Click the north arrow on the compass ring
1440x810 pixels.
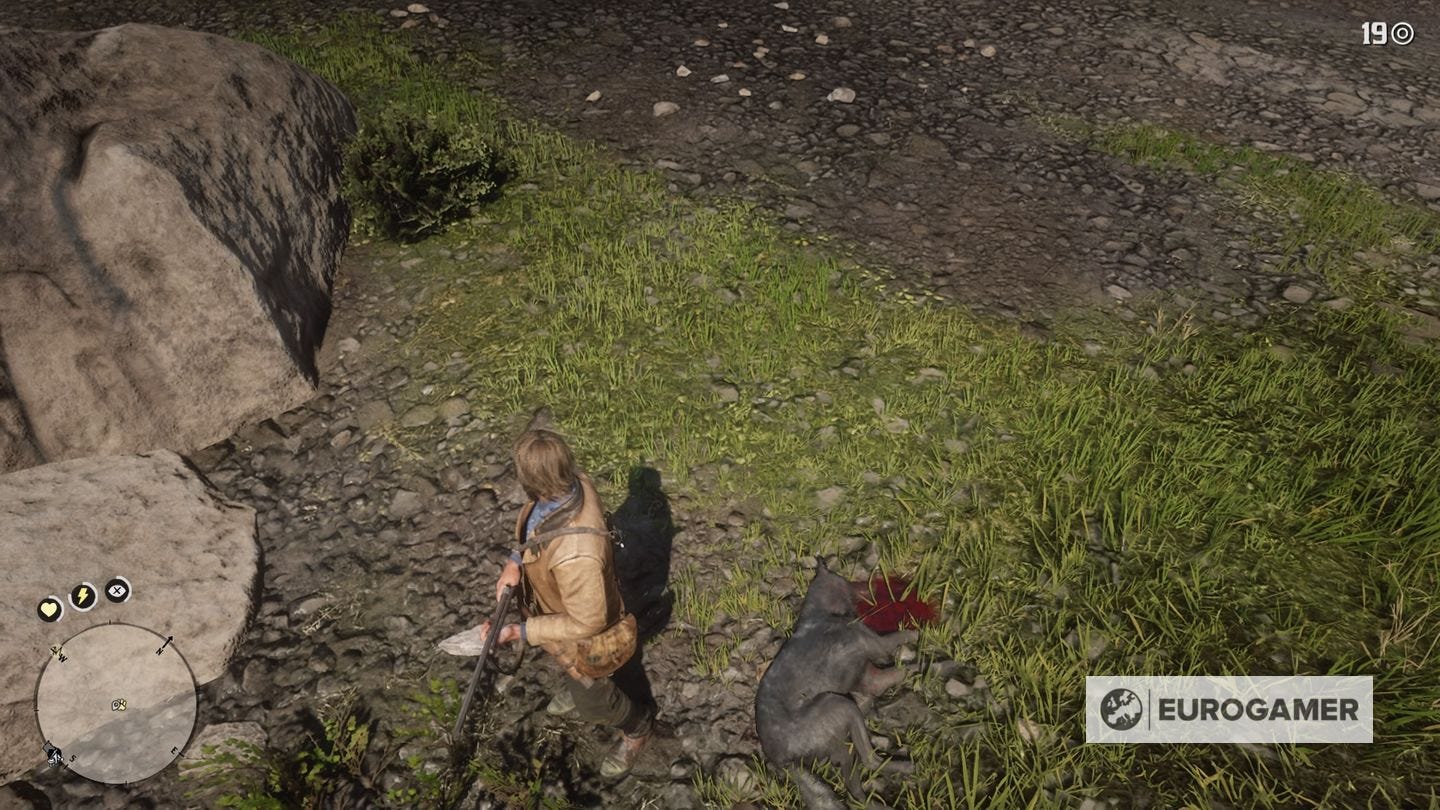tap(166, 642)
